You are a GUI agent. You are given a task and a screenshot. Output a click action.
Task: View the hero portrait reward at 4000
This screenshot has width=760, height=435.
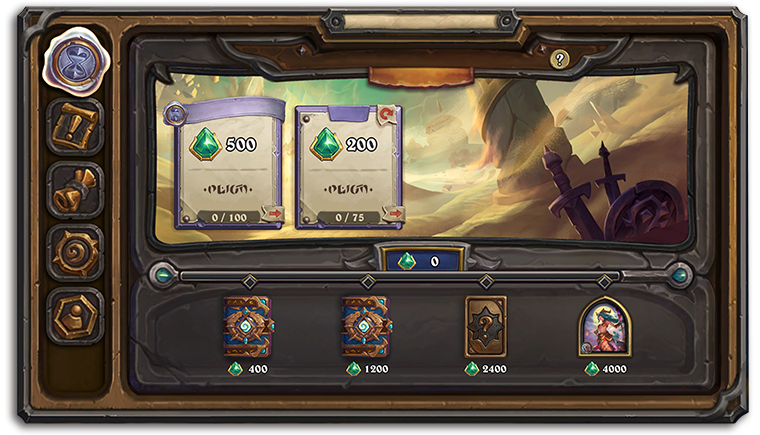pyautogui.click(x=604, y=326)
